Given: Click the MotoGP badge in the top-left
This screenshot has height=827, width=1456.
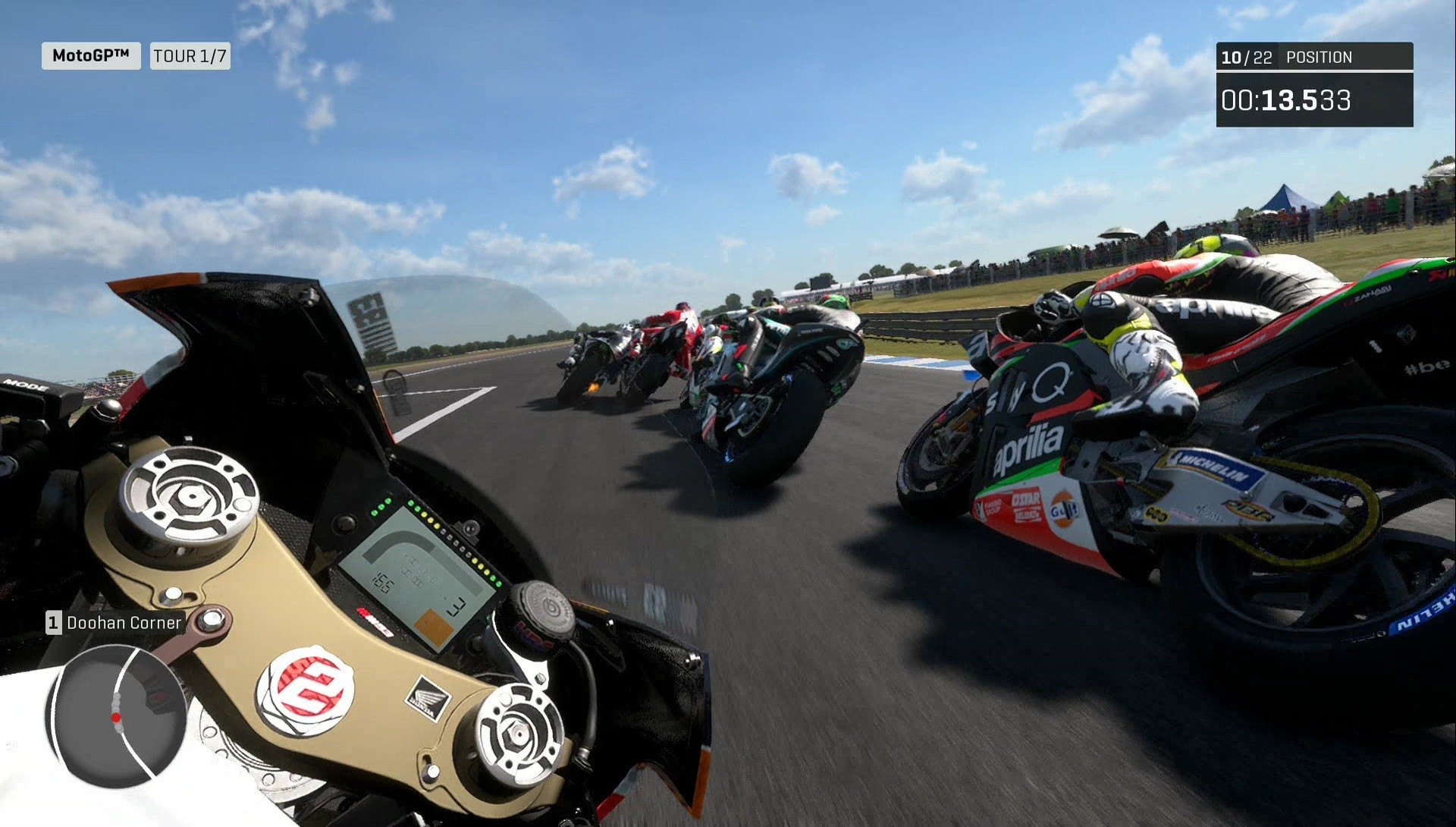Looking at the screenshot, I should (x=90, y=55).
